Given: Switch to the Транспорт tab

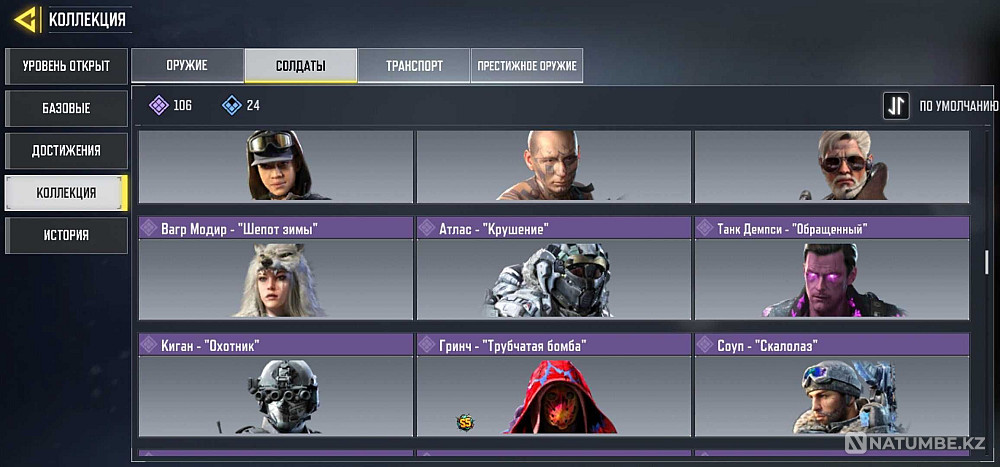Looking at the screenshot, I should [x=414, y=66].
